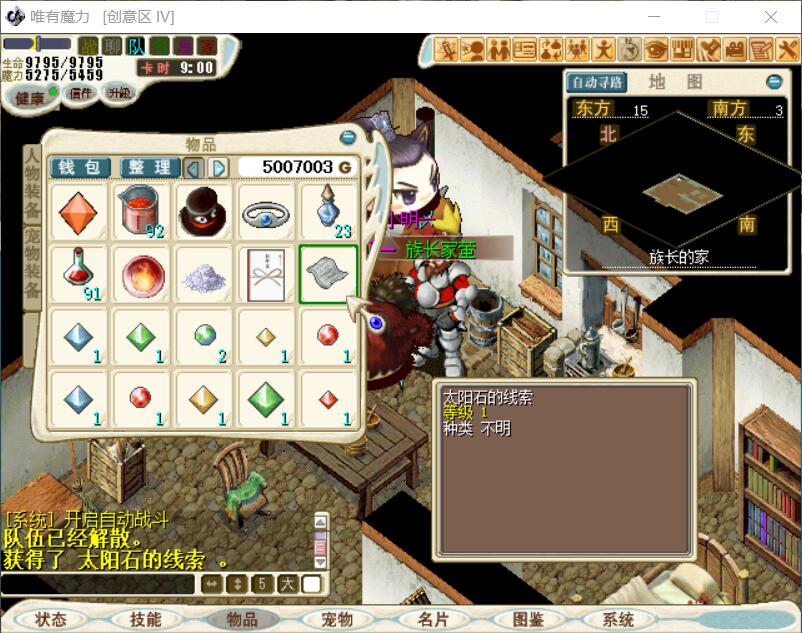Switch to the 宠物装备 pet equipment tab
This screenshot has width=802, height=633.
(x=32, y=262)
